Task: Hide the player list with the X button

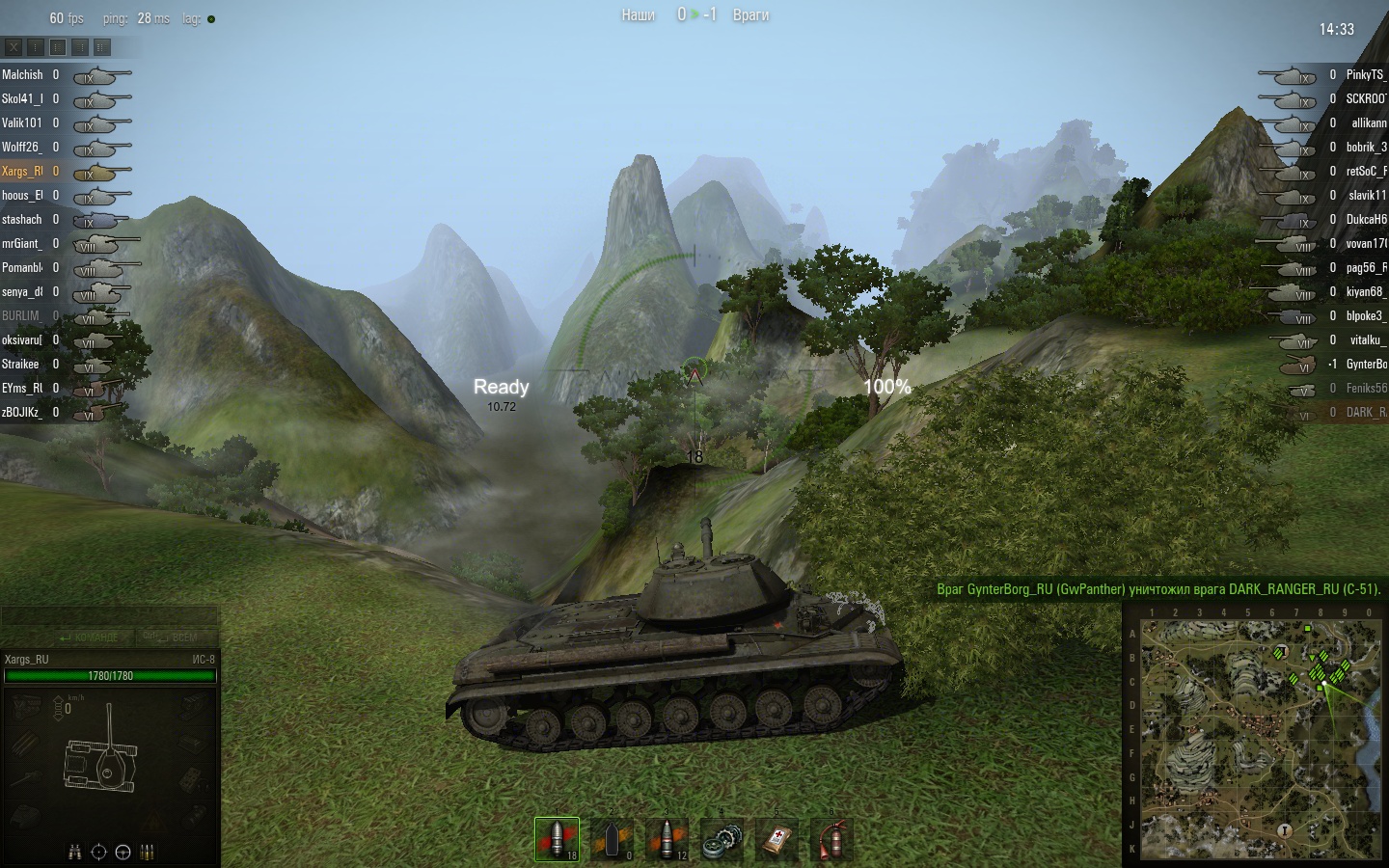Action: click(x=14, y=46)
